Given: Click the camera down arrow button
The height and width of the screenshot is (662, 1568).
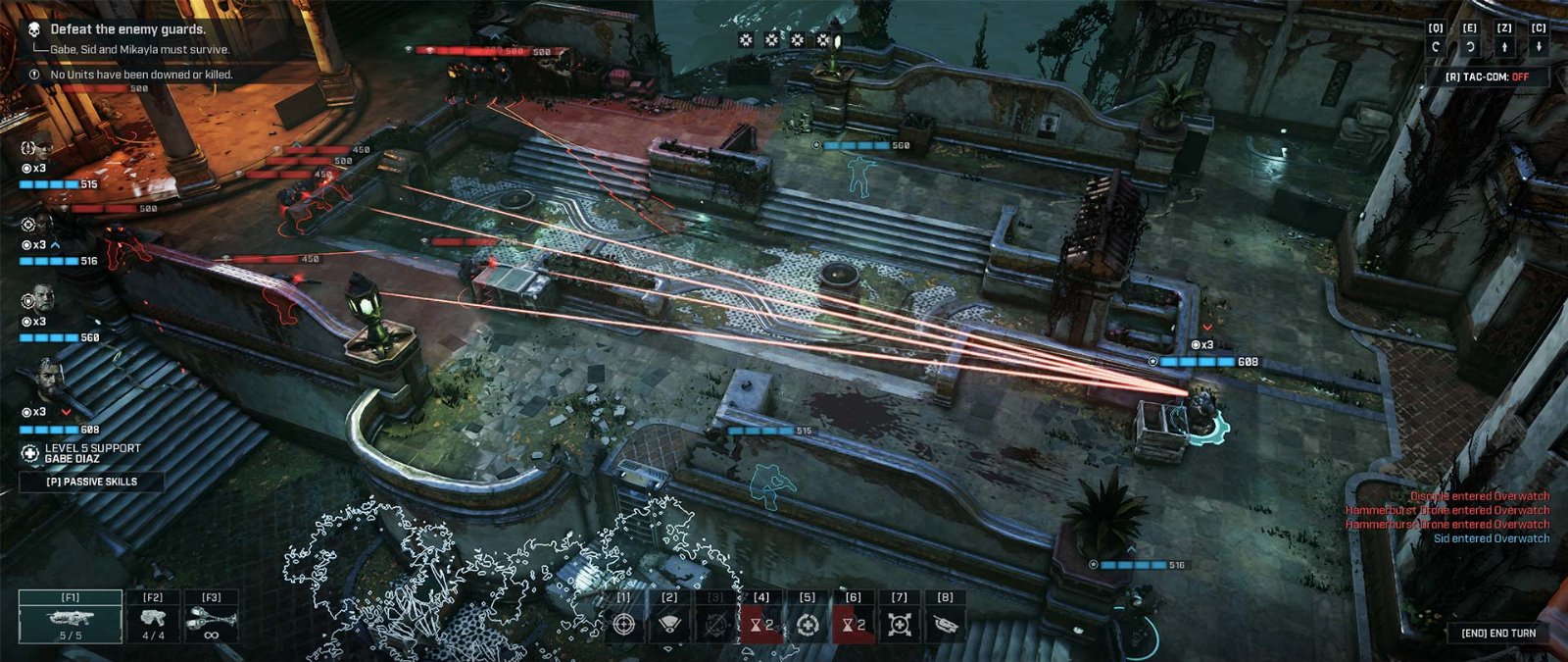Looking at the screenshot, I should (1539, 47).
